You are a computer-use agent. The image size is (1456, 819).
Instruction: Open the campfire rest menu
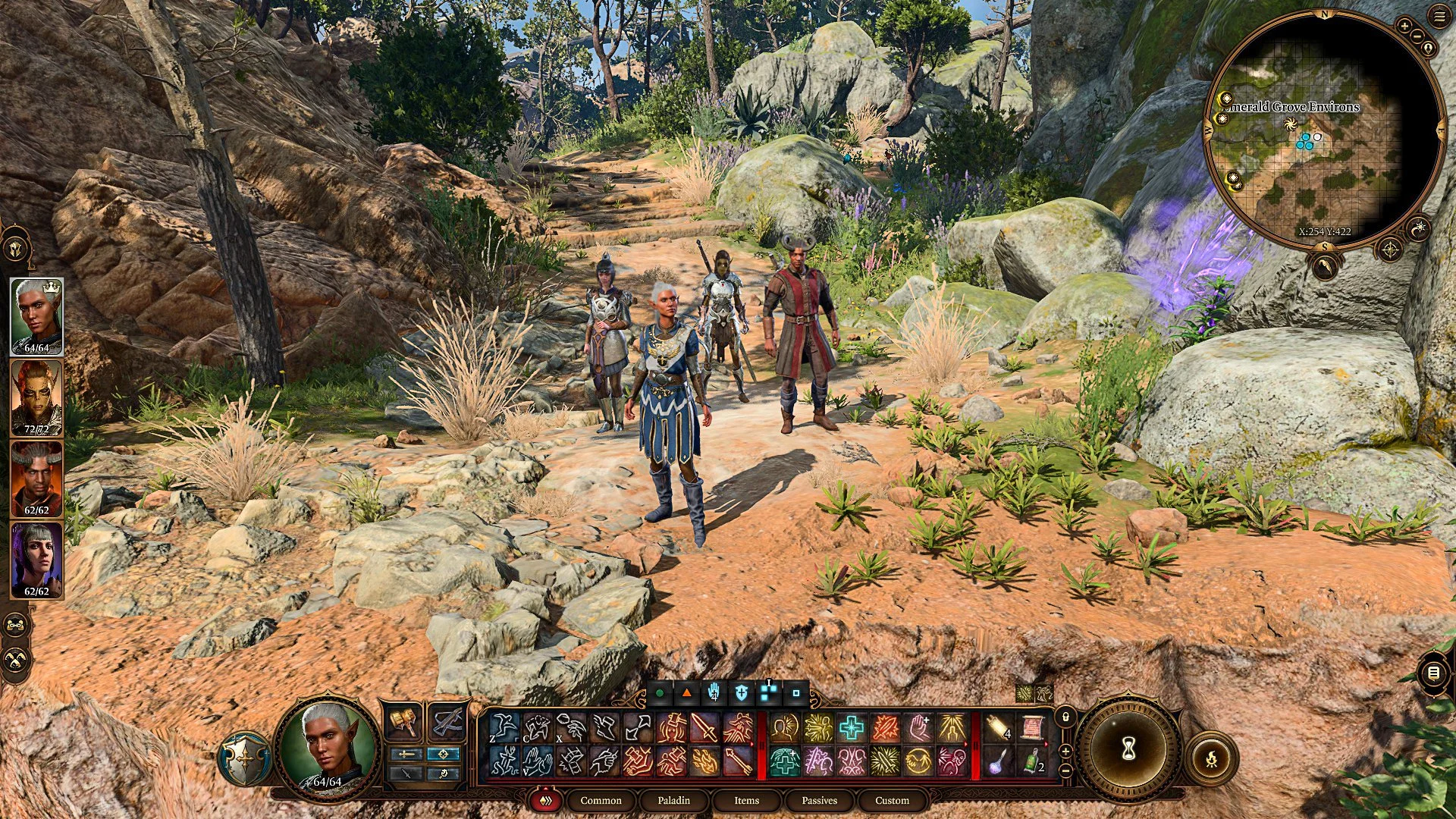(x=1211, y=757)
